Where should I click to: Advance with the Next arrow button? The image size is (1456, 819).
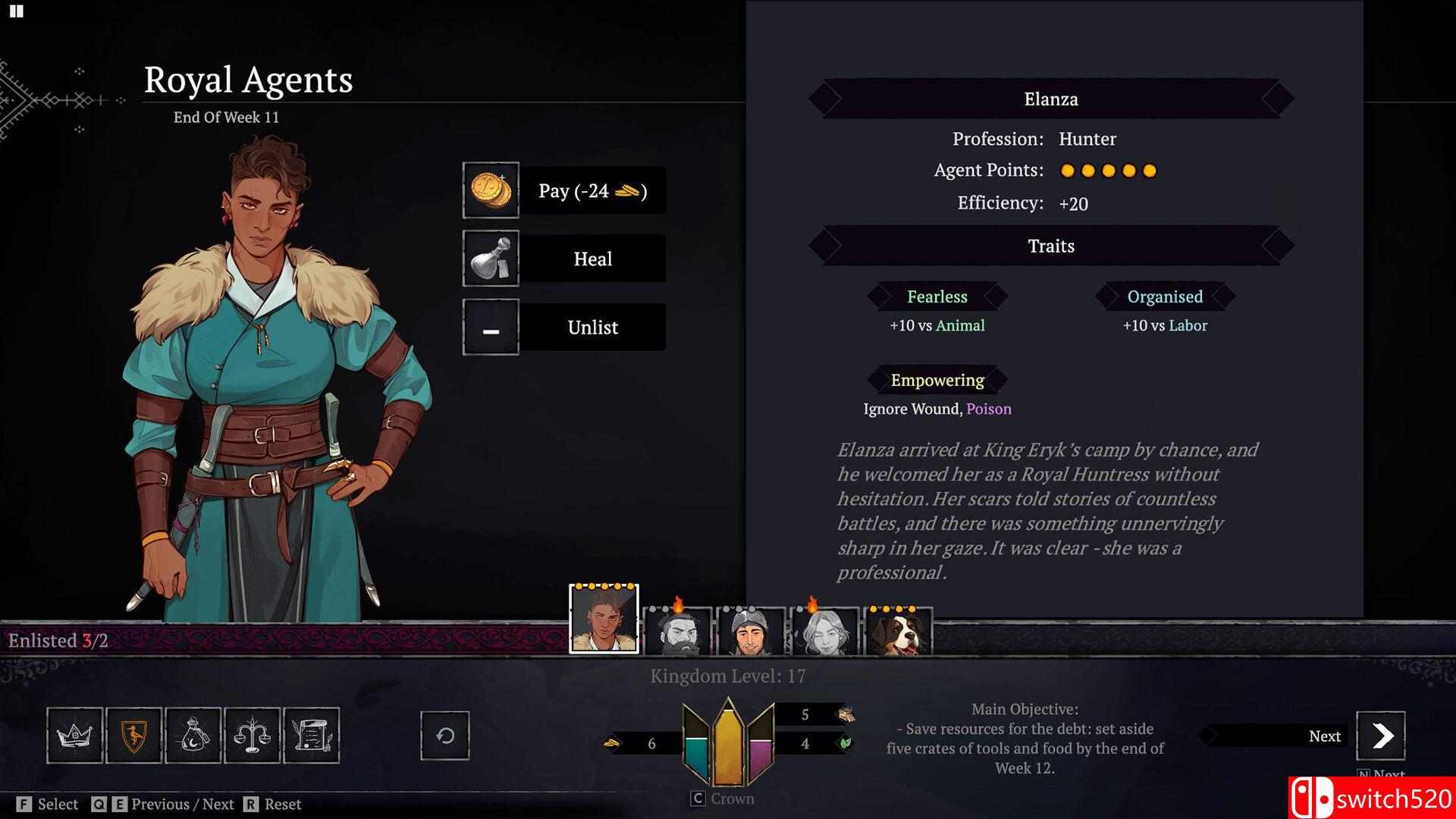(x=1380, y=736)
